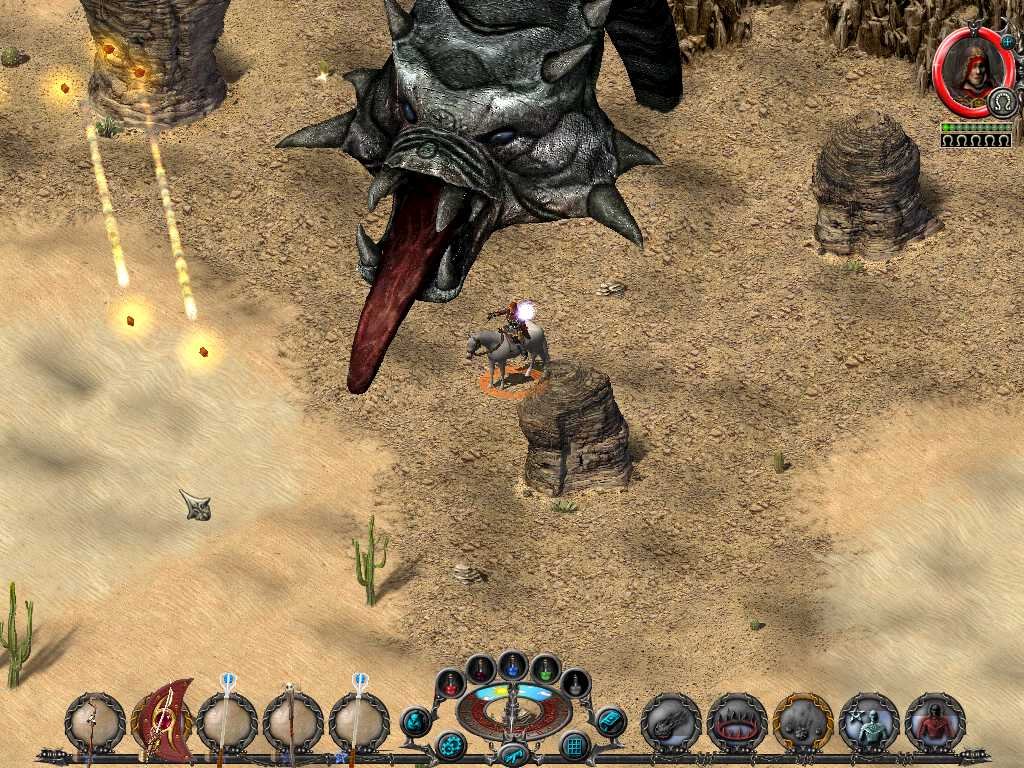Activate the red figure combat art

(935, 722)
